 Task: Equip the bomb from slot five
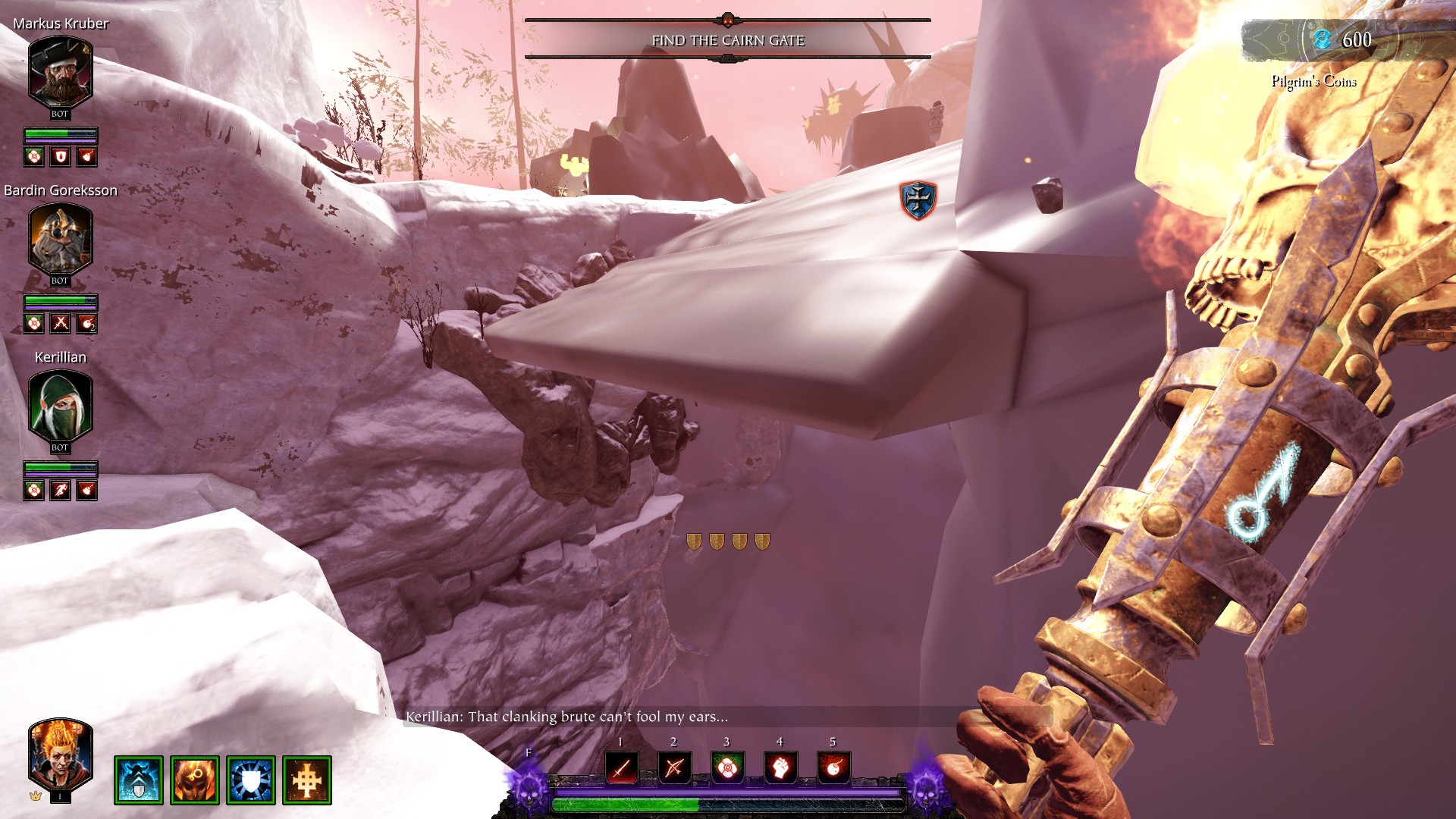[833, 768]
